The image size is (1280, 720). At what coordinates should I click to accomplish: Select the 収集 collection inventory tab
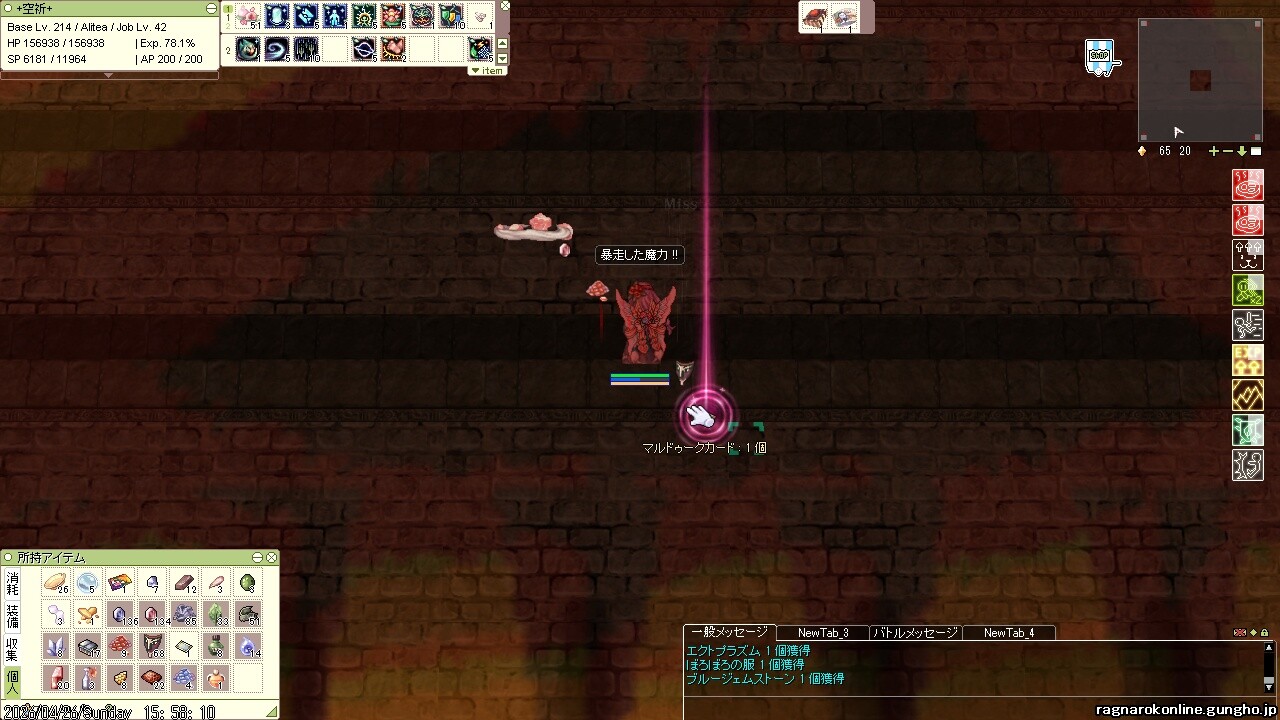click(12, 648)
